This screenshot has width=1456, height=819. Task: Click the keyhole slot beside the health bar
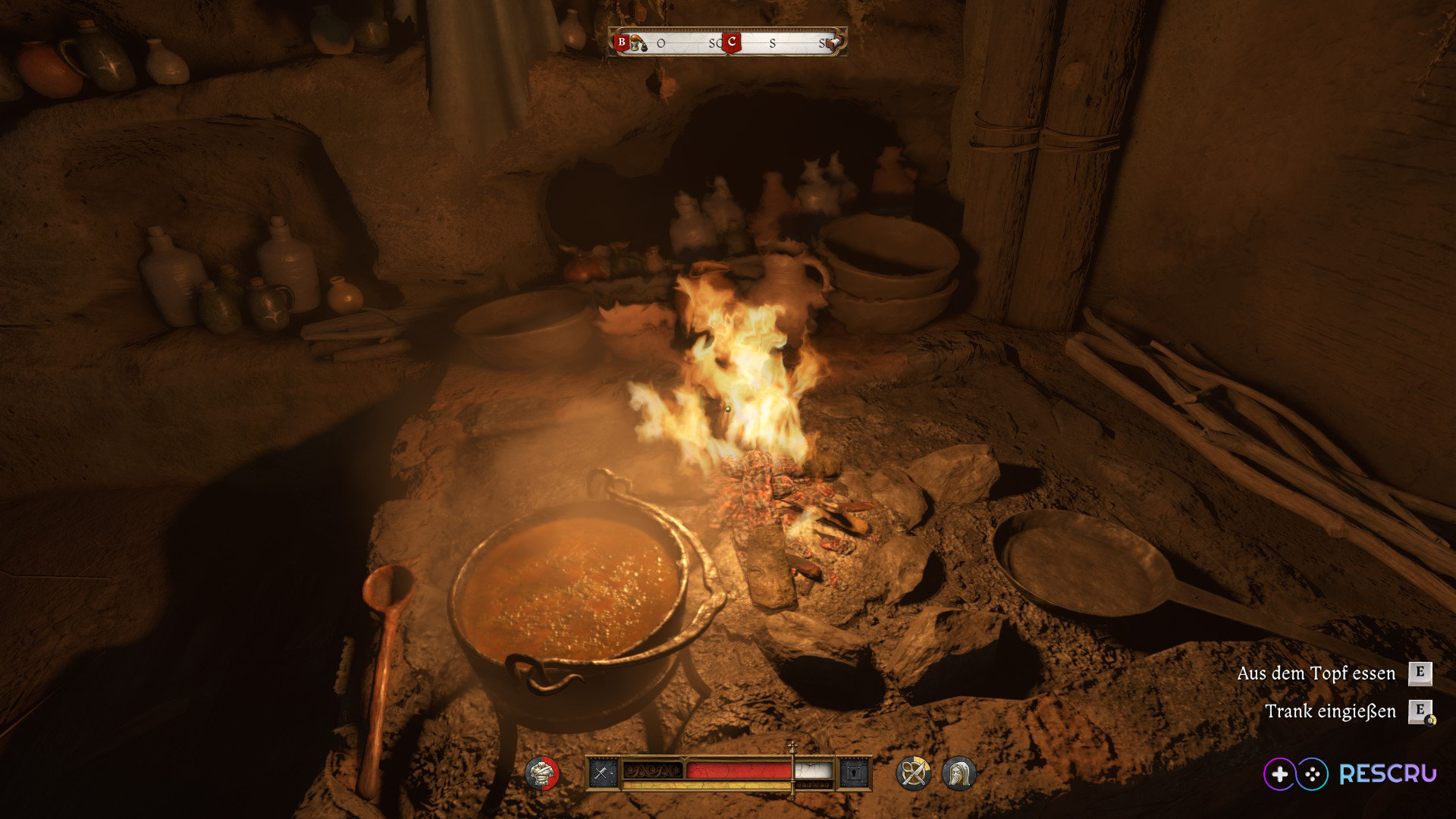point(855,773)
